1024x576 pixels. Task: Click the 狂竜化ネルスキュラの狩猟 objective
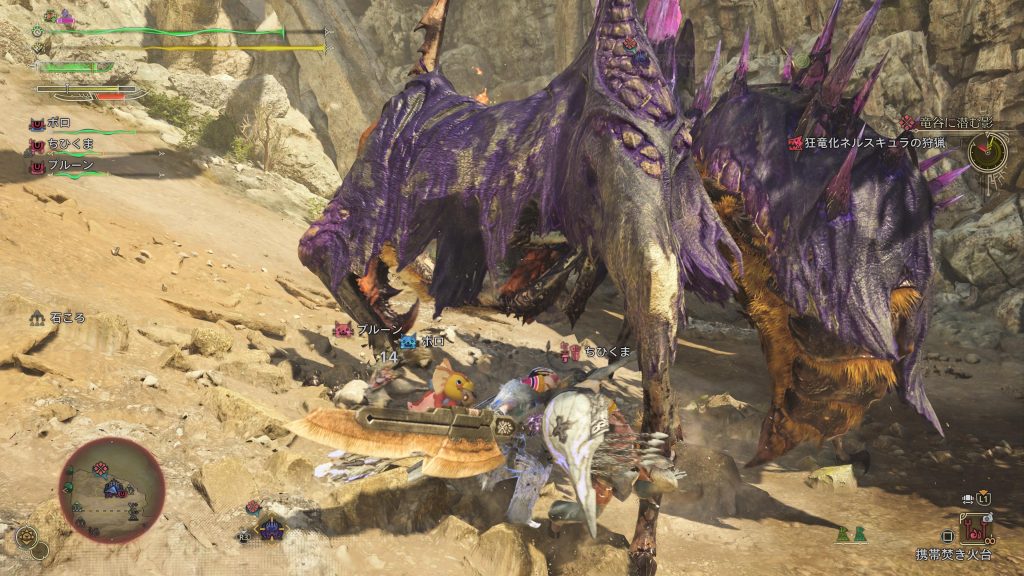click(872, 144)
